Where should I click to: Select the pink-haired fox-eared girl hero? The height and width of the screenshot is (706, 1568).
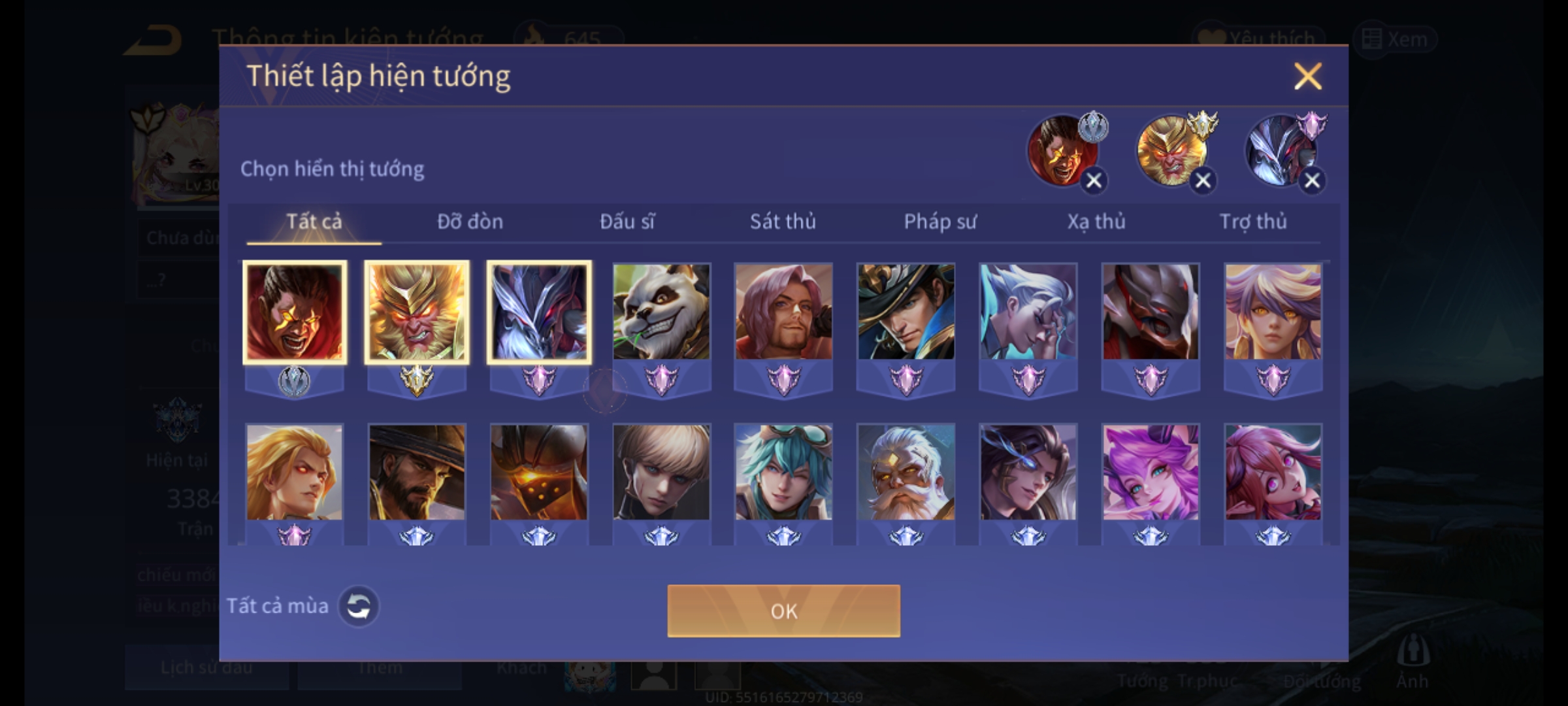click(1151, 473)
